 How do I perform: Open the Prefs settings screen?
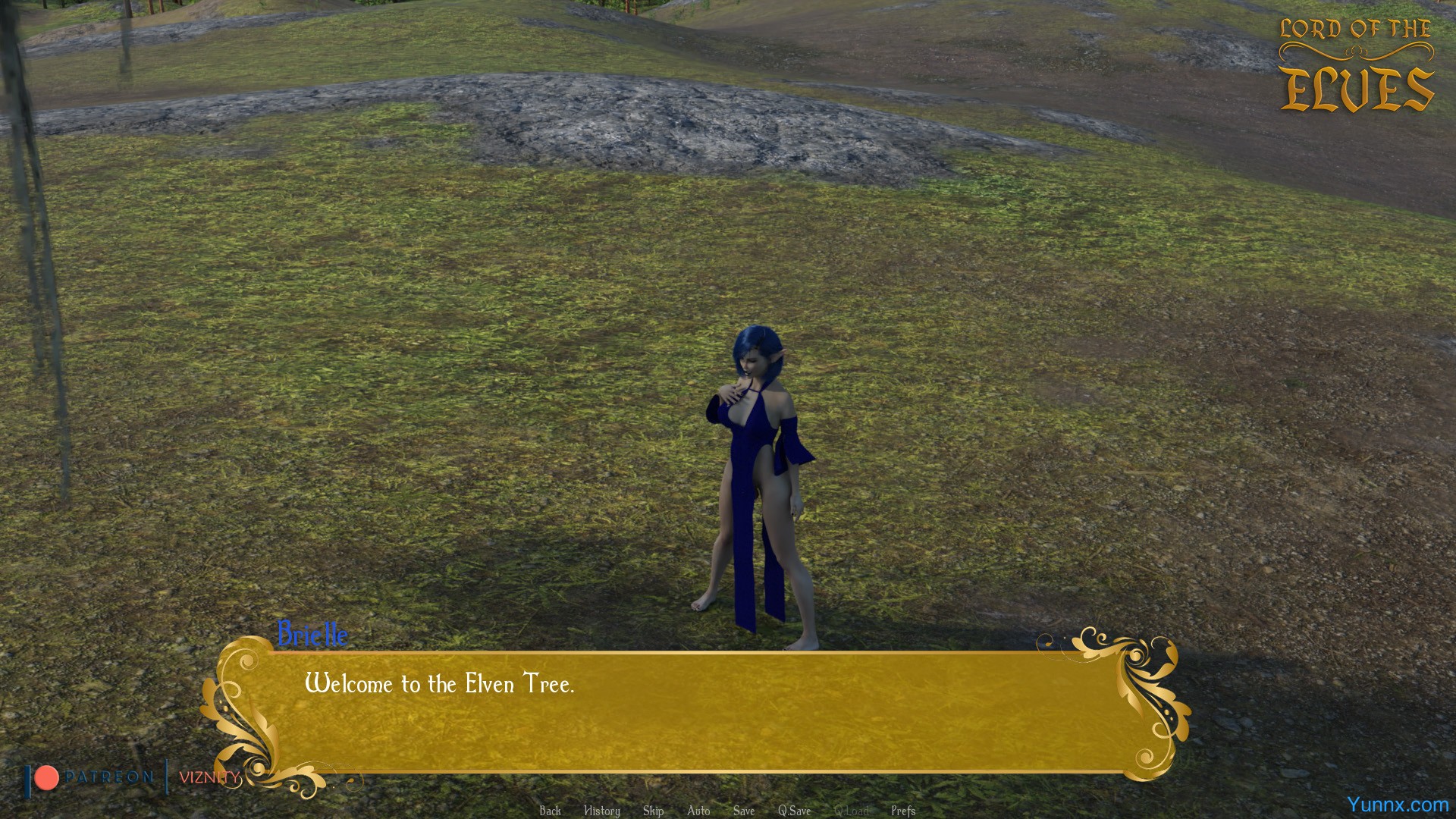point(903,811)
